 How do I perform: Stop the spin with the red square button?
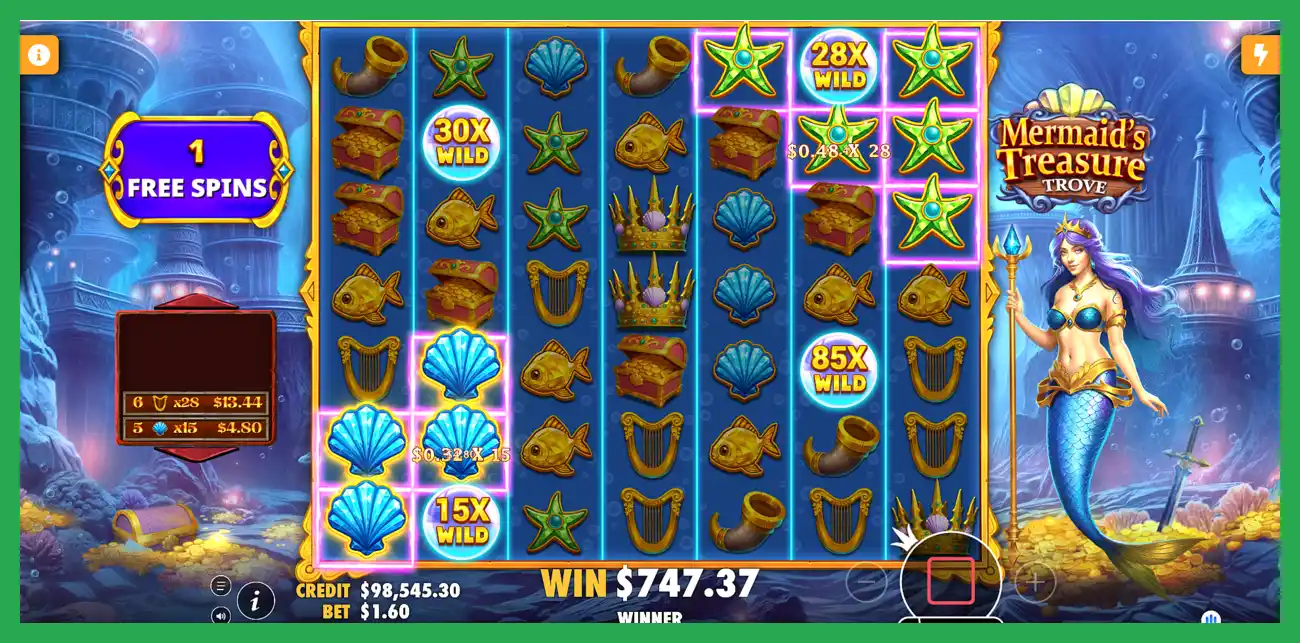pyautogui.click(x=950, y=581)
